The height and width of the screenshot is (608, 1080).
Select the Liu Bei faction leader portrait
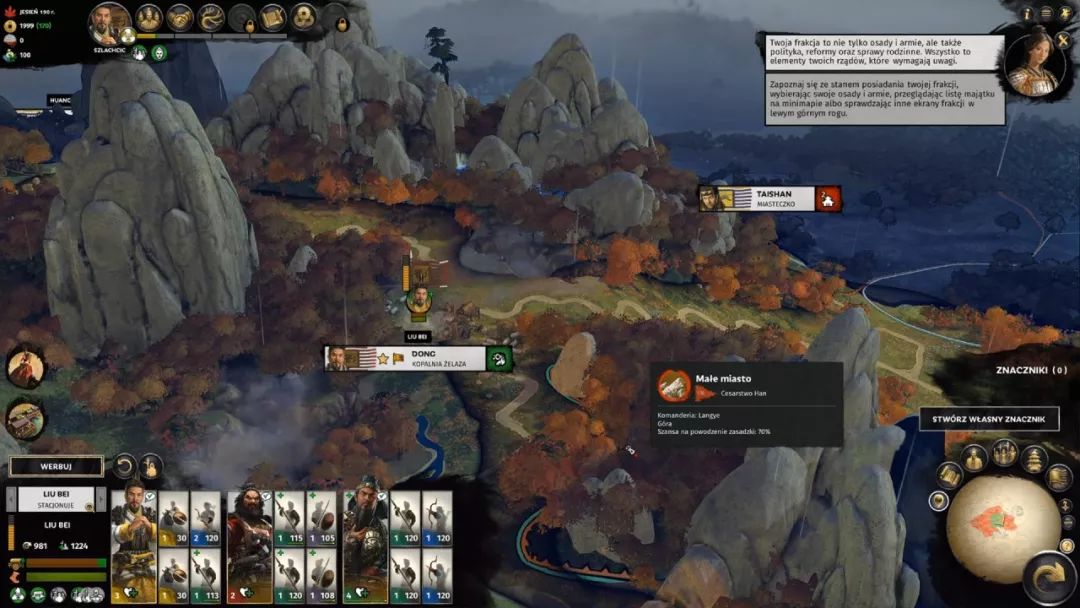coord(110,23)
